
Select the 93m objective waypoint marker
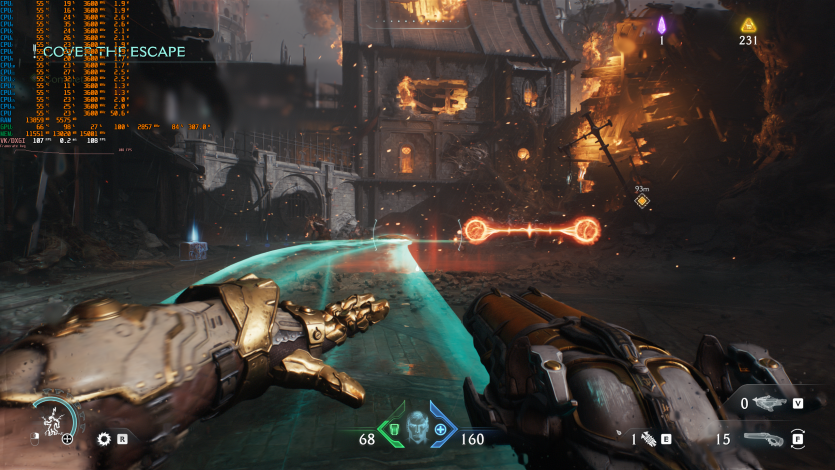[643, 201]
